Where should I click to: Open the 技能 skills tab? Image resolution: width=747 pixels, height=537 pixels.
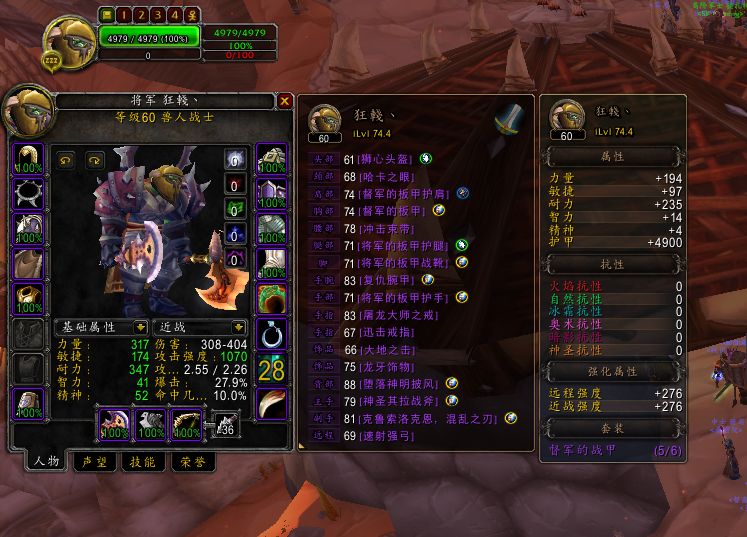pos(140,462)
